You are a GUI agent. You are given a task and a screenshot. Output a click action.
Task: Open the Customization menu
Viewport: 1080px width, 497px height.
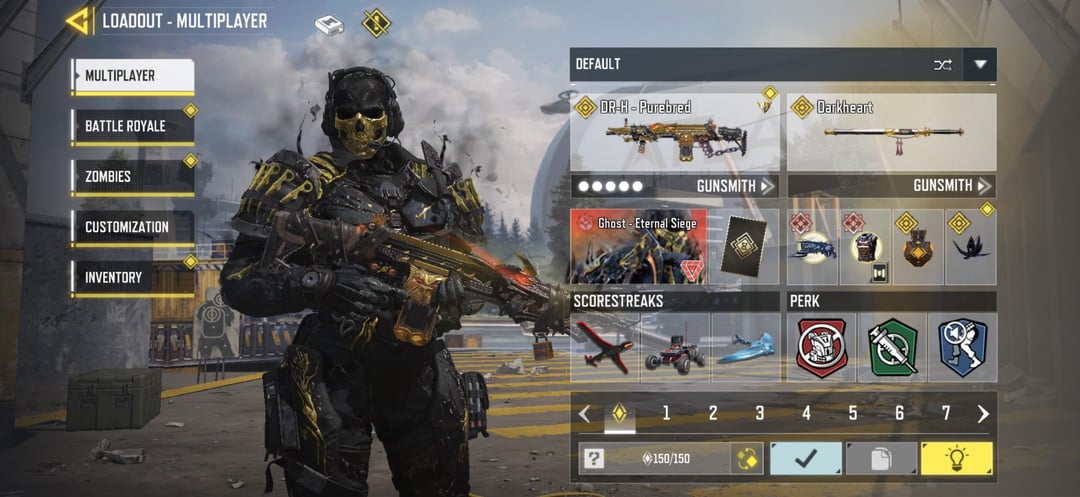(x=132, y=227)
